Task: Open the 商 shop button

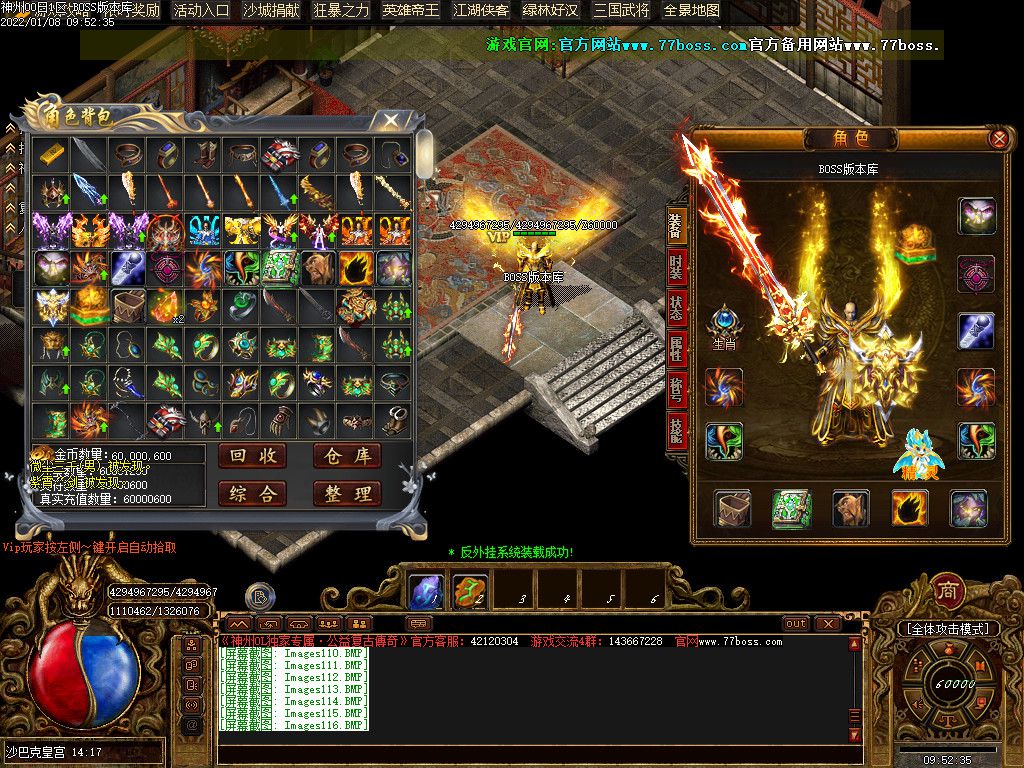Action: pyautogui.click(x=947, y=591)
